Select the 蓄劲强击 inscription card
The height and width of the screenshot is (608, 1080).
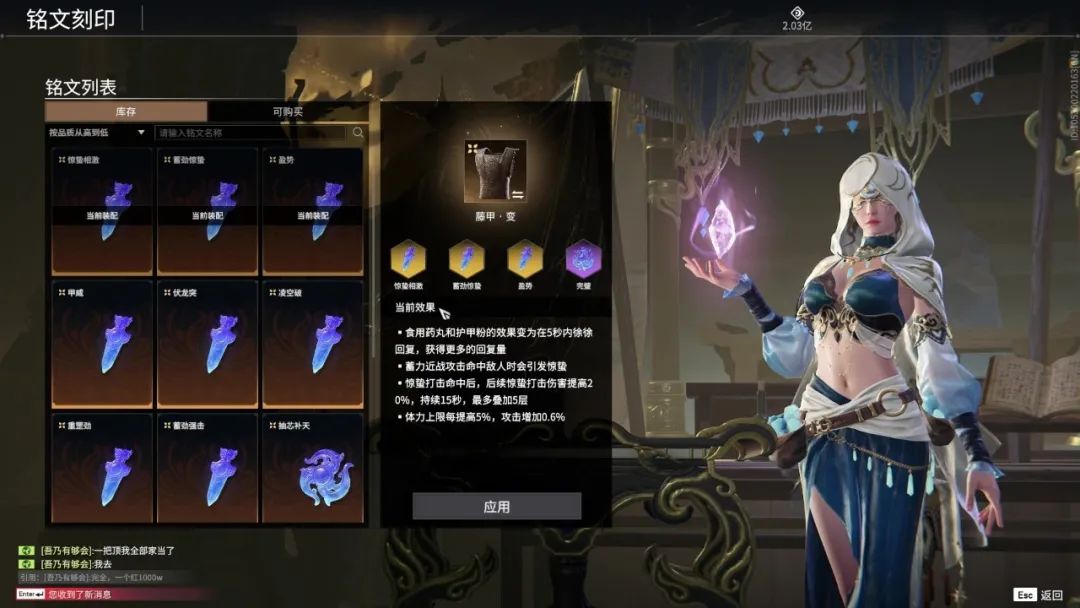click(x=207, y=468)
